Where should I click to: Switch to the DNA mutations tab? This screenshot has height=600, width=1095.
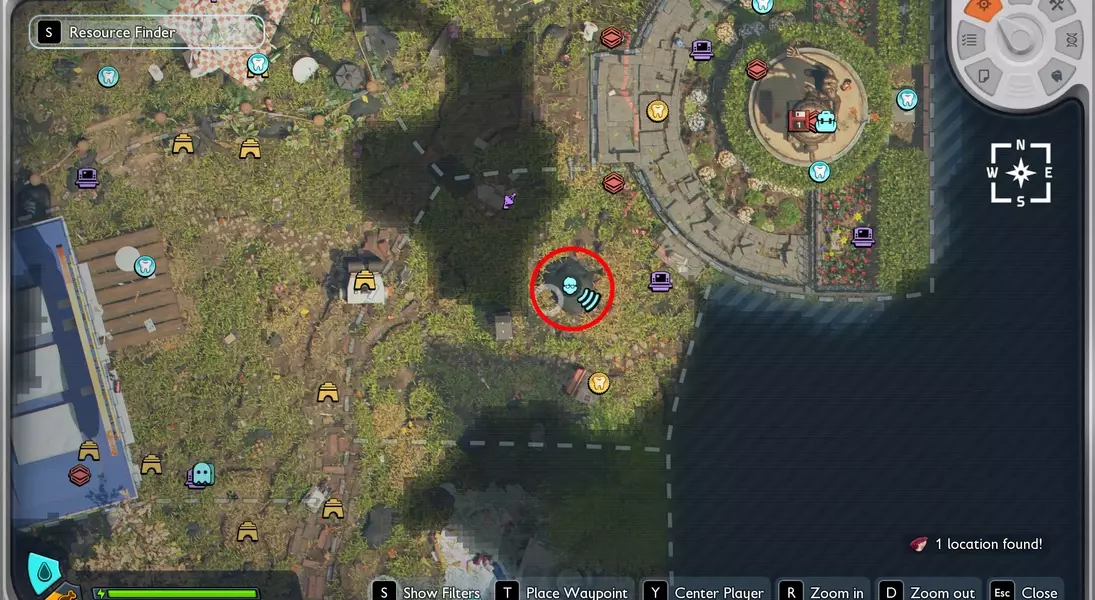[1071, 40]
